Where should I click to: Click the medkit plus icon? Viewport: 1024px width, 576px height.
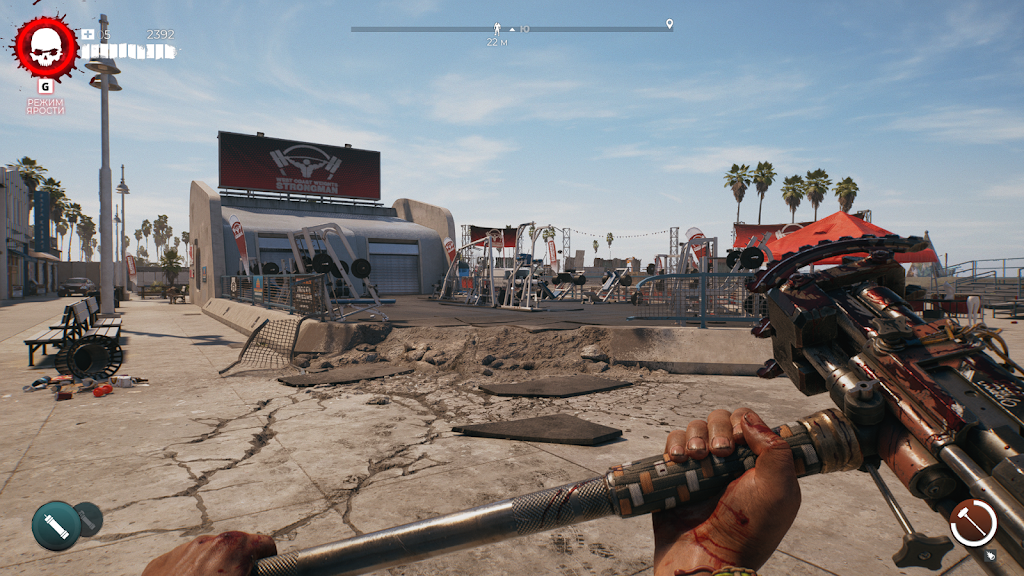(x=88, y=34)
